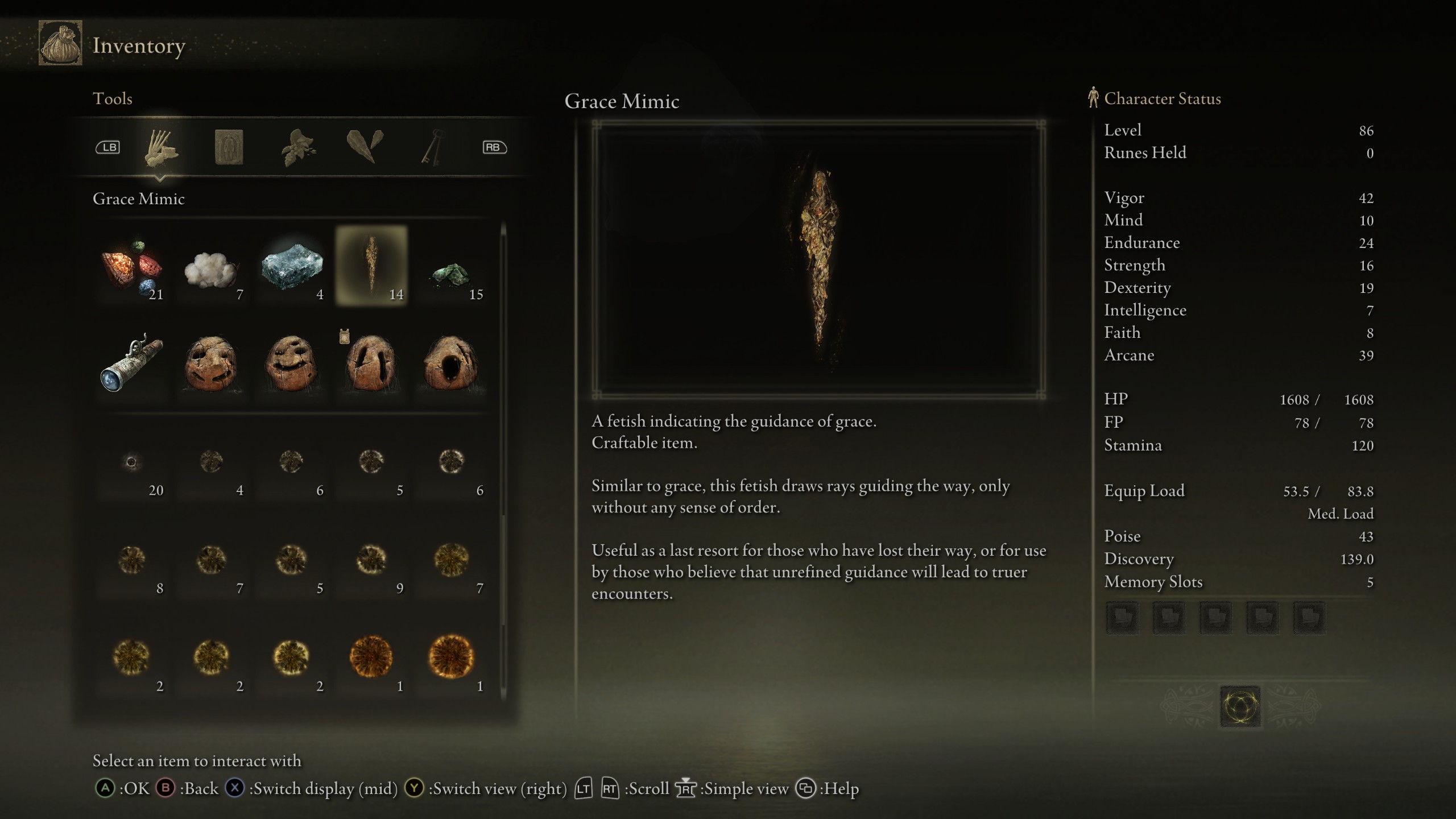Click the Grace Mimic preview image
The width and height of the screenshot is (1456, 819).
click(818, 260)
